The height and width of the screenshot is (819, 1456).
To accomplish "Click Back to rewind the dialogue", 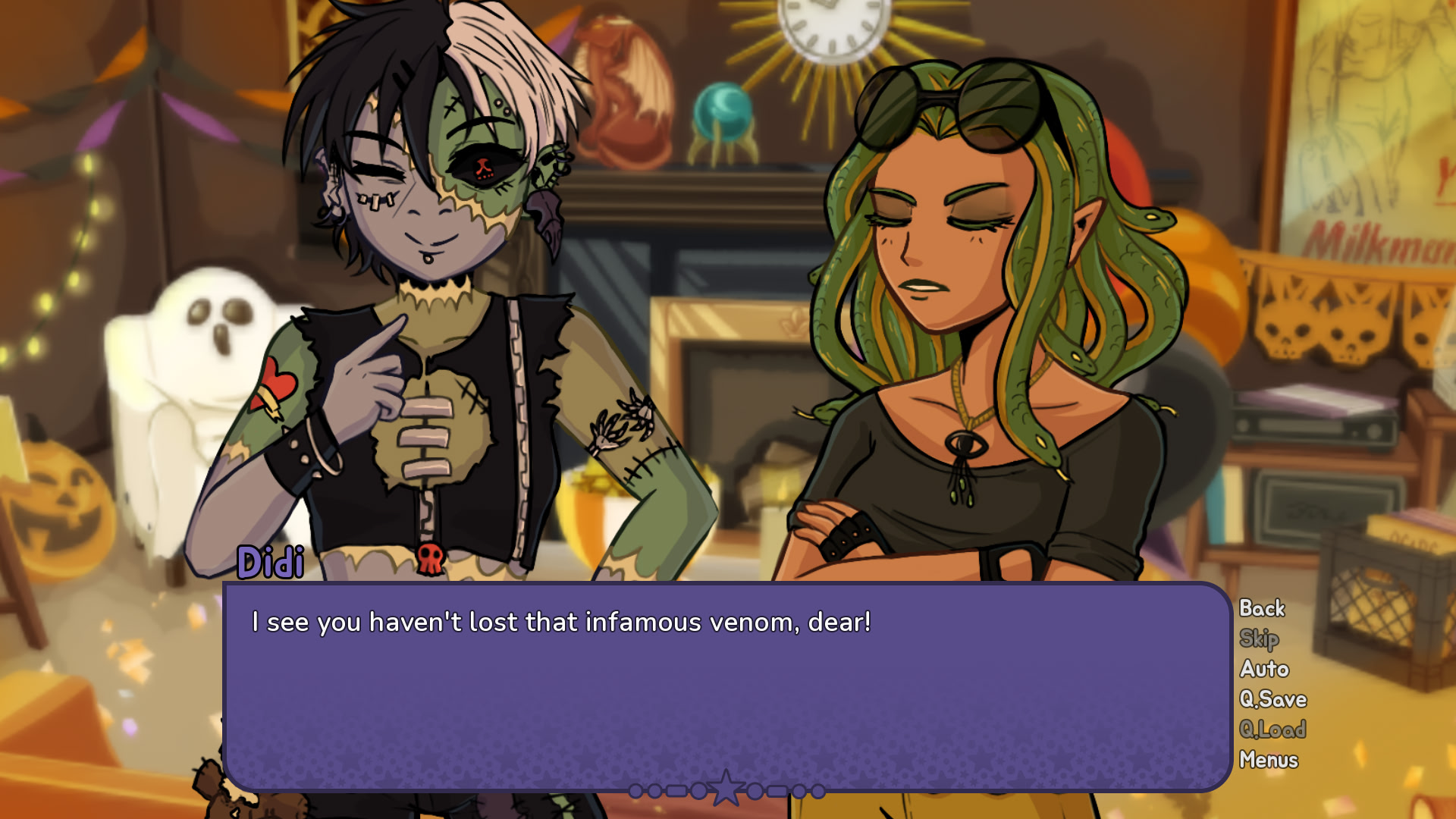I will pos(1261,608).
